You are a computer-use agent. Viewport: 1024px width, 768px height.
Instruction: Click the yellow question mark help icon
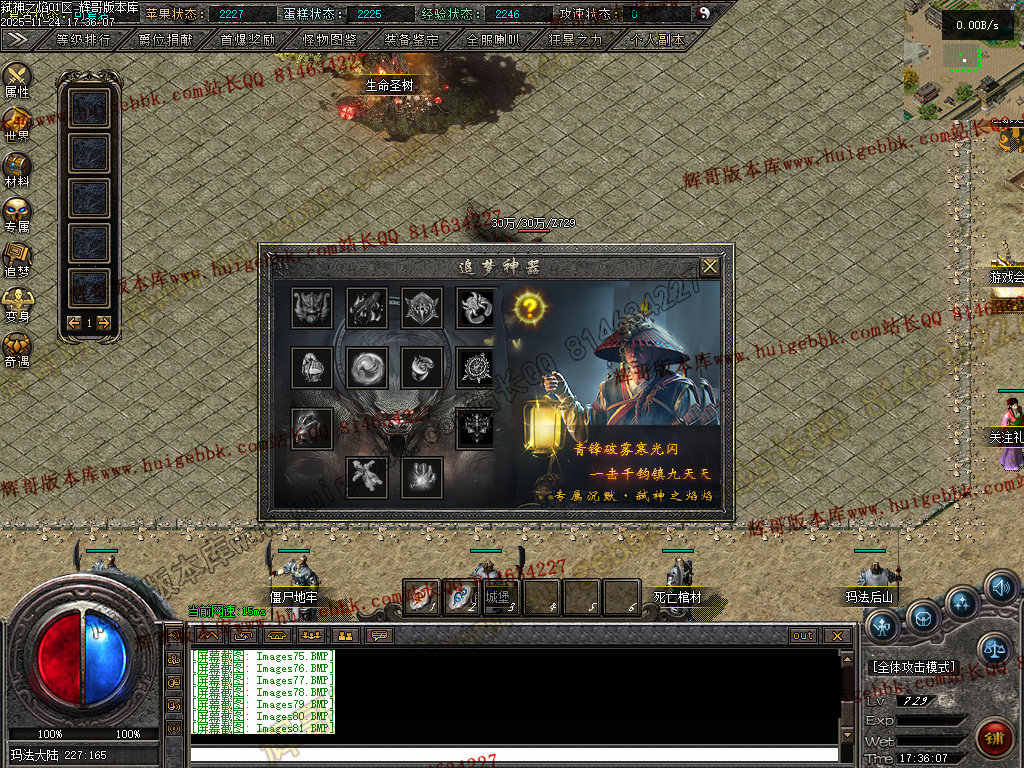click(x=530, y=307)
